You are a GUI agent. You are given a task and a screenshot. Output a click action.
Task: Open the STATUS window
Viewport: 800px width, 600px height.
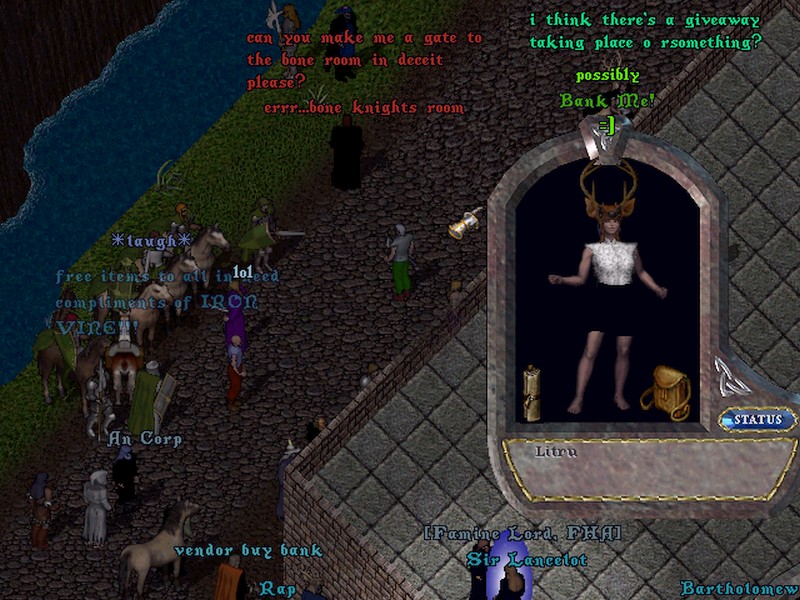[x=758, y=420]
